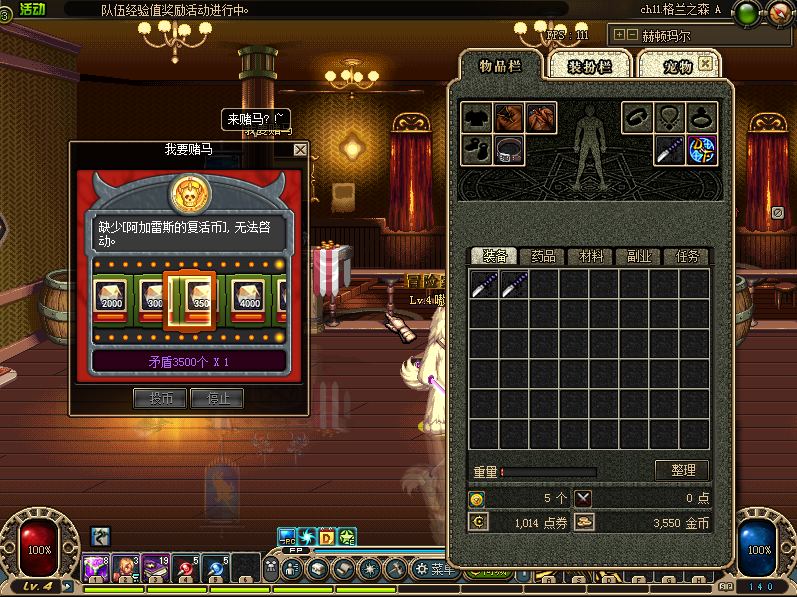The height and width of the screenshot is (597, 797).
Task: Select the equipped dagger weapon slot
Action: tap(669, 150)
